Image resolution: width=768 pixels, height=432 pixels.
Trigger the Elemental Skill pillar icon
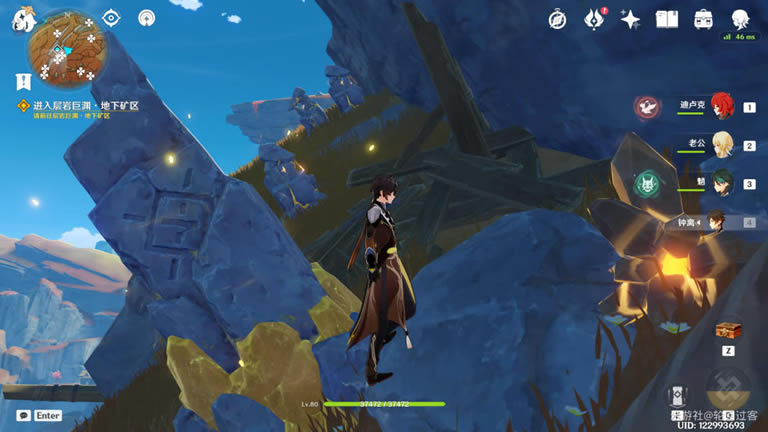pyautogui.click(x=677, y=396)
